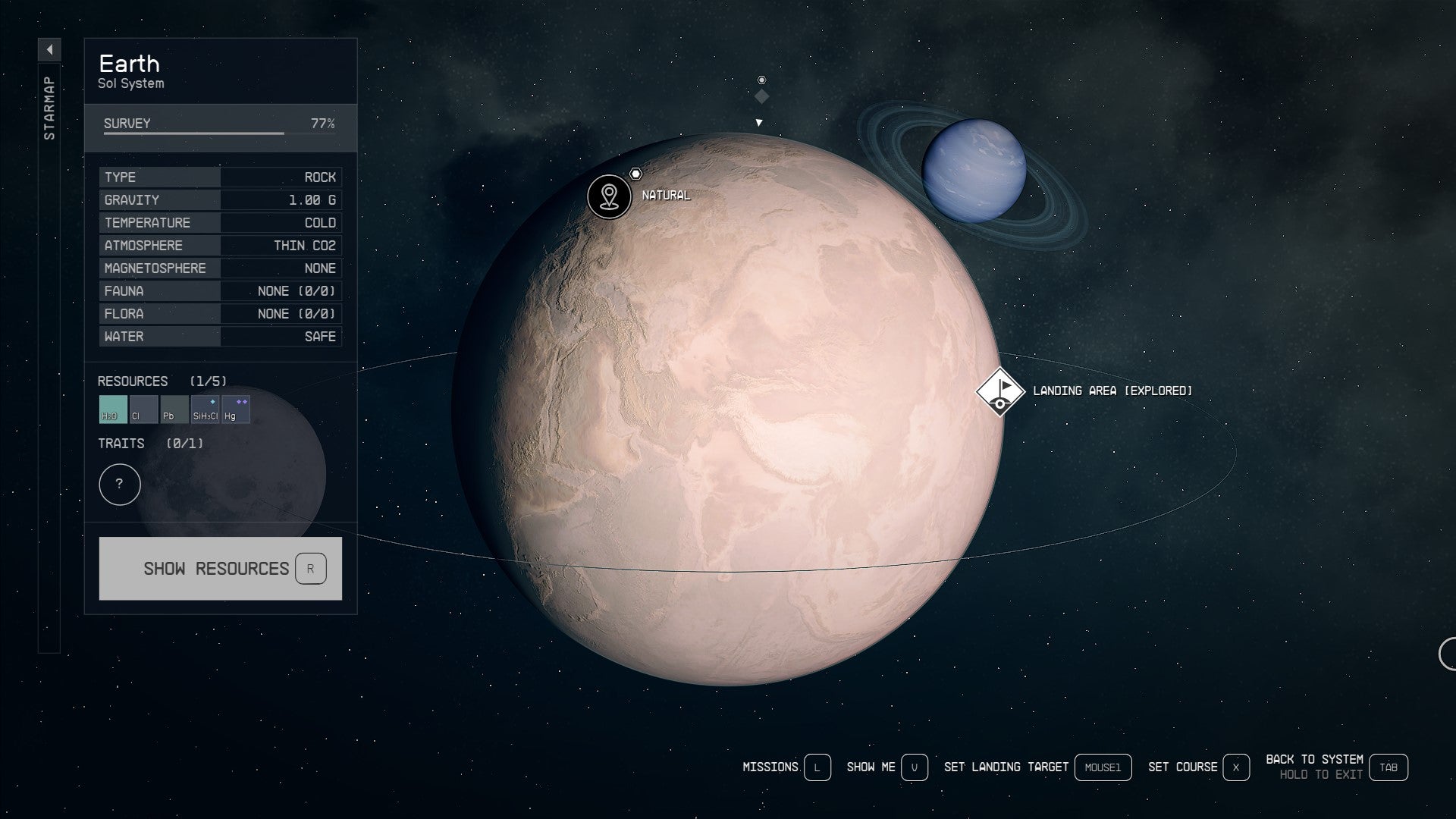Pick the Pb resource tile
1456x819 pixels.
point(174,409)
